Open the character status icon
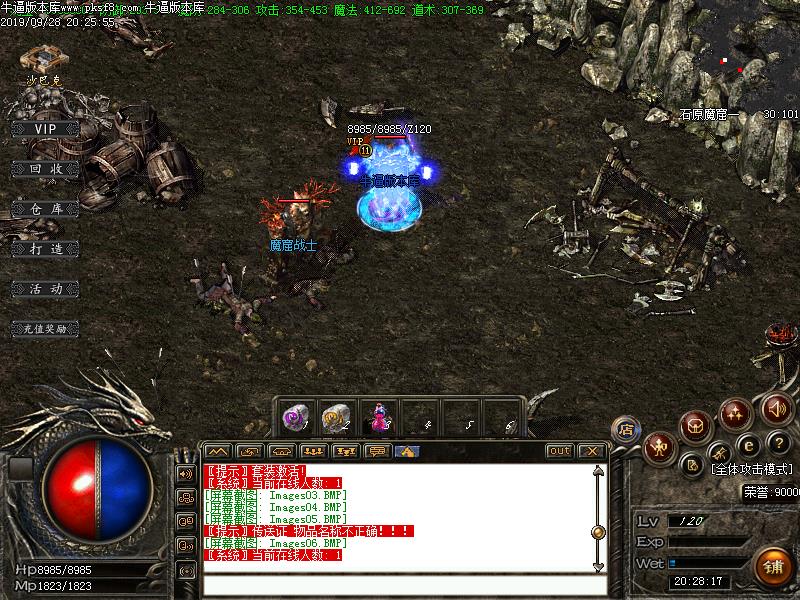This screenshot has width=800, height=600. pos(659,447)
